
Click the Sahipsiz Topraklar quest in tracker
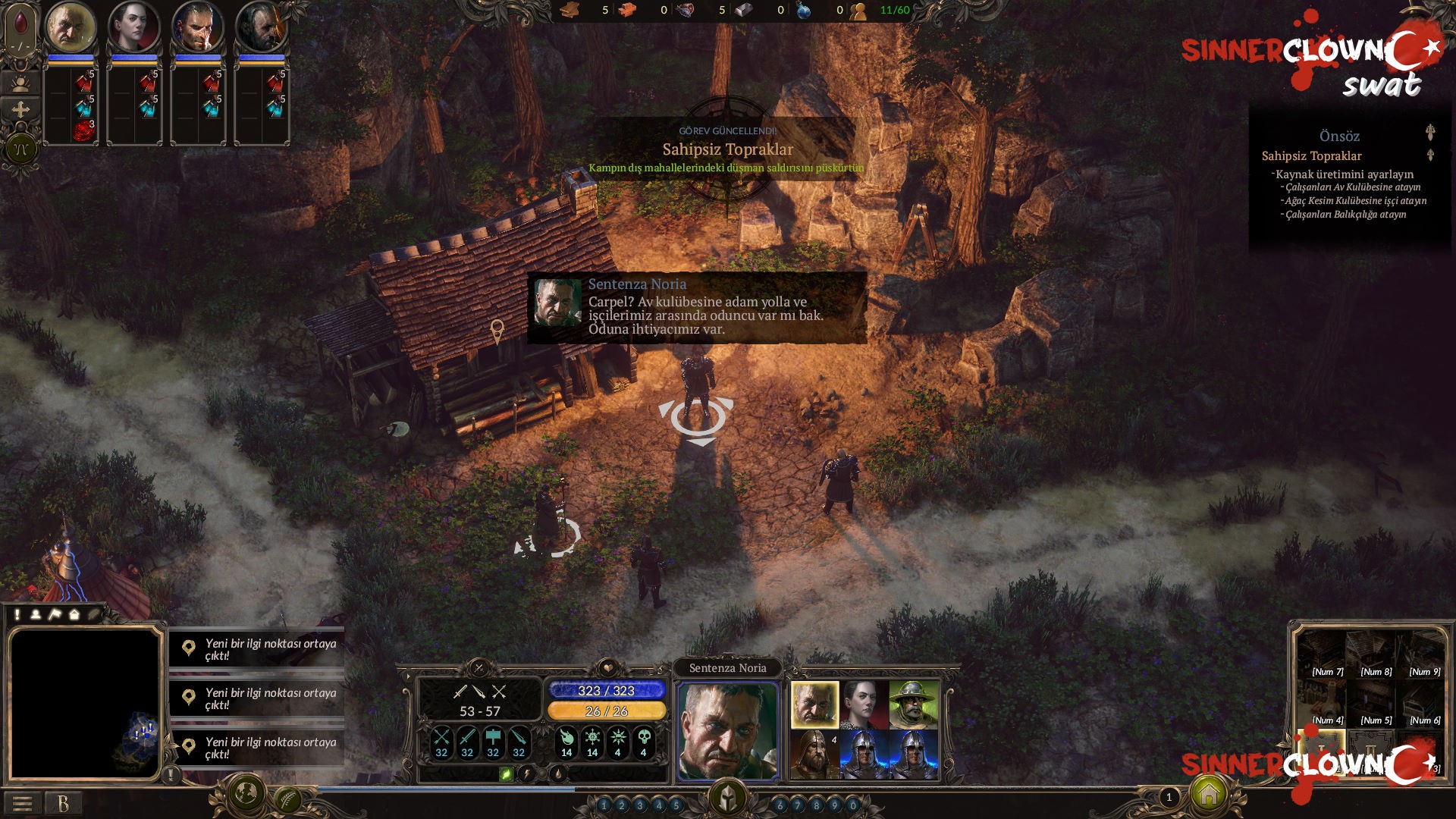click(x=1311, y=156)
